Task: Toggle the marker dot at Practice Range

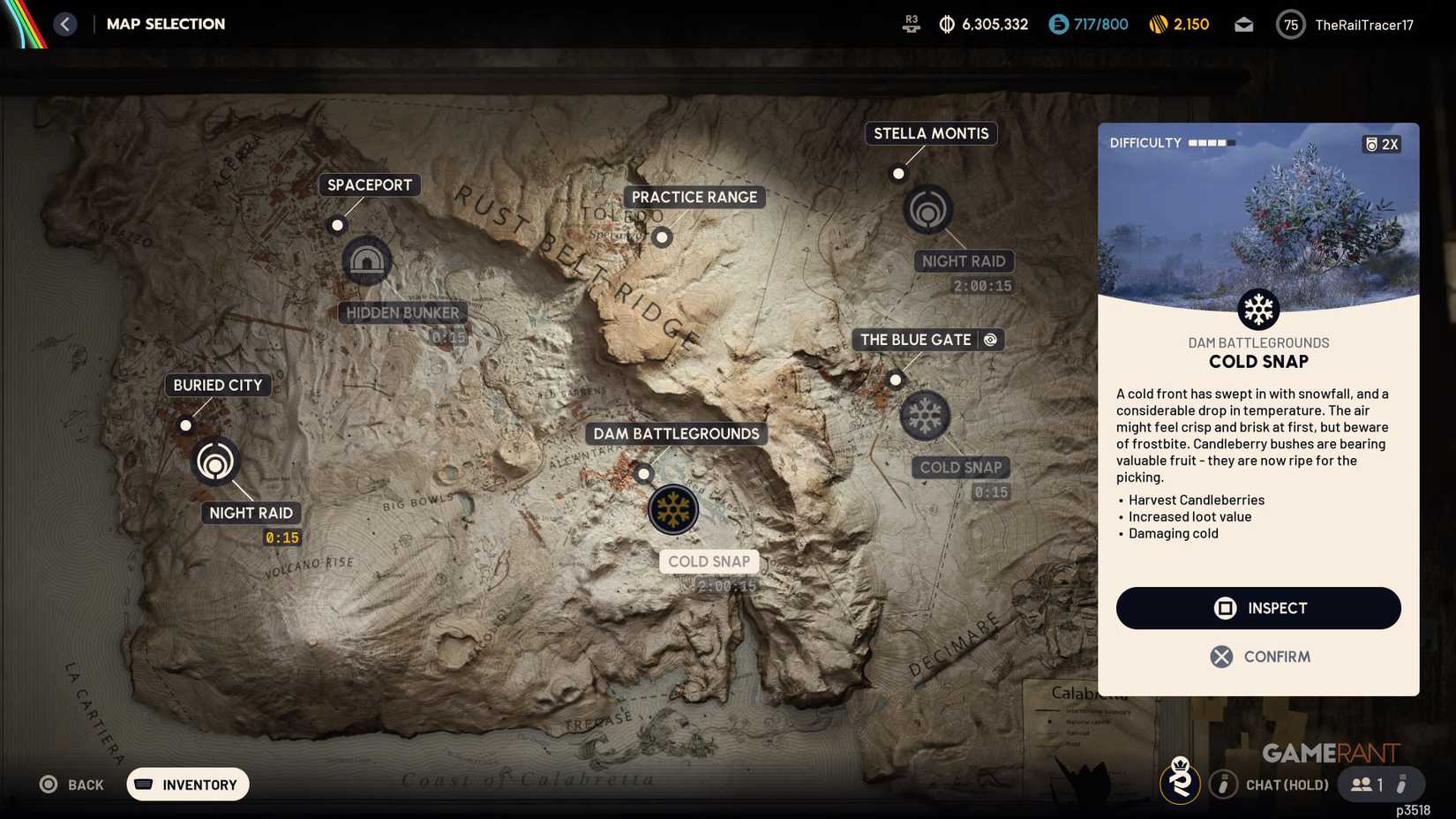Action: tap(662, 237)
